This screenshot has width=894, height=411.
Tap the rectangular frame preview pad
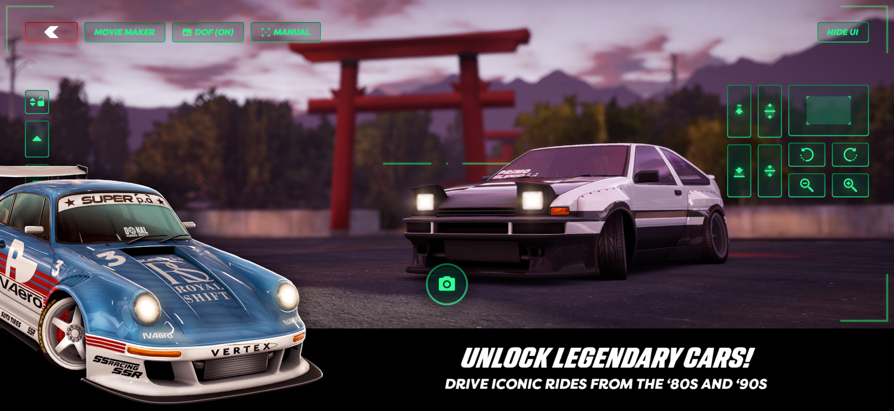[x=828, y=110]
